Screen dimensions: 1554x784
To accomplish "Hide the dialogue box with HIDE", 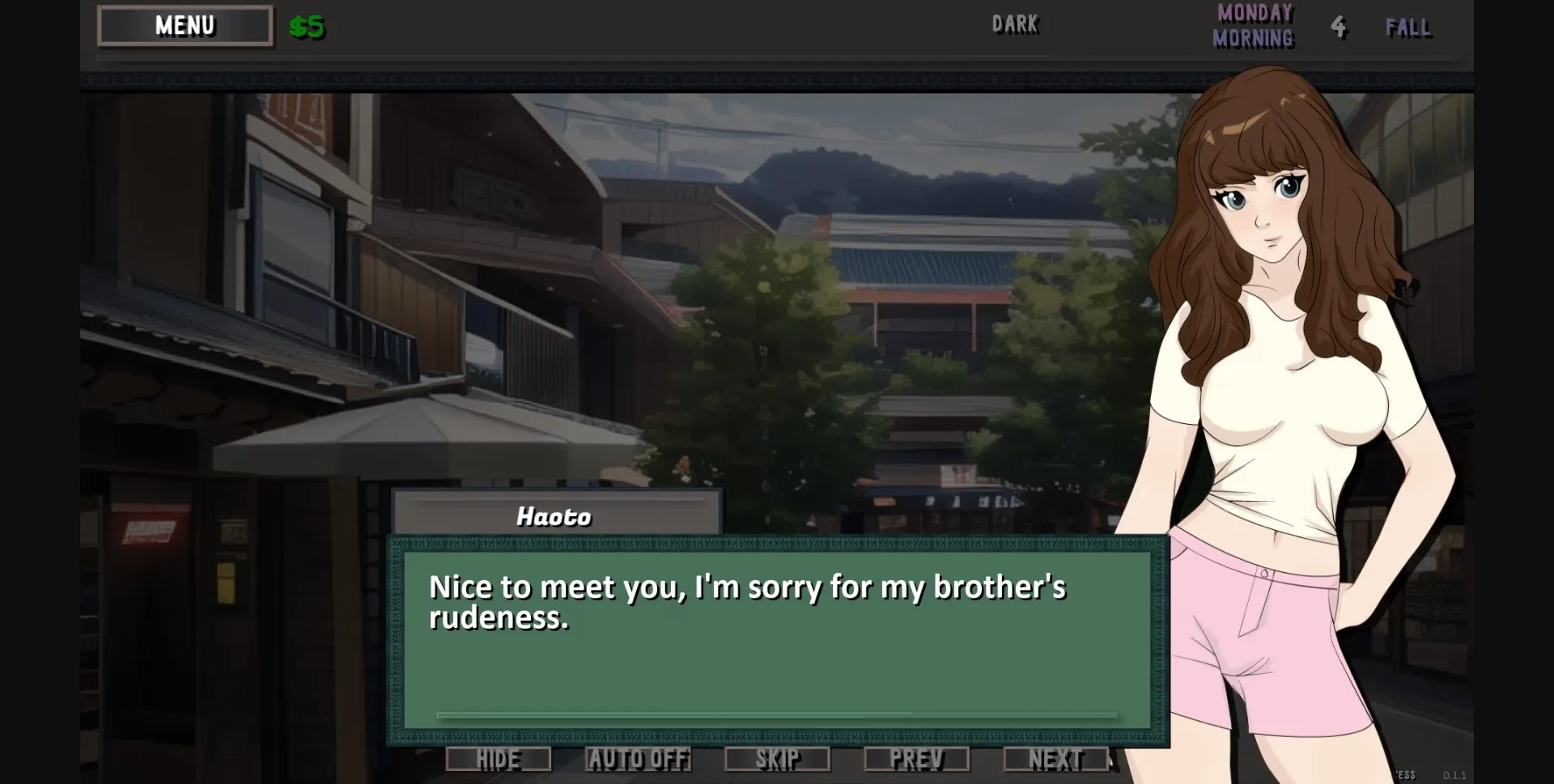I will point(497,759).
